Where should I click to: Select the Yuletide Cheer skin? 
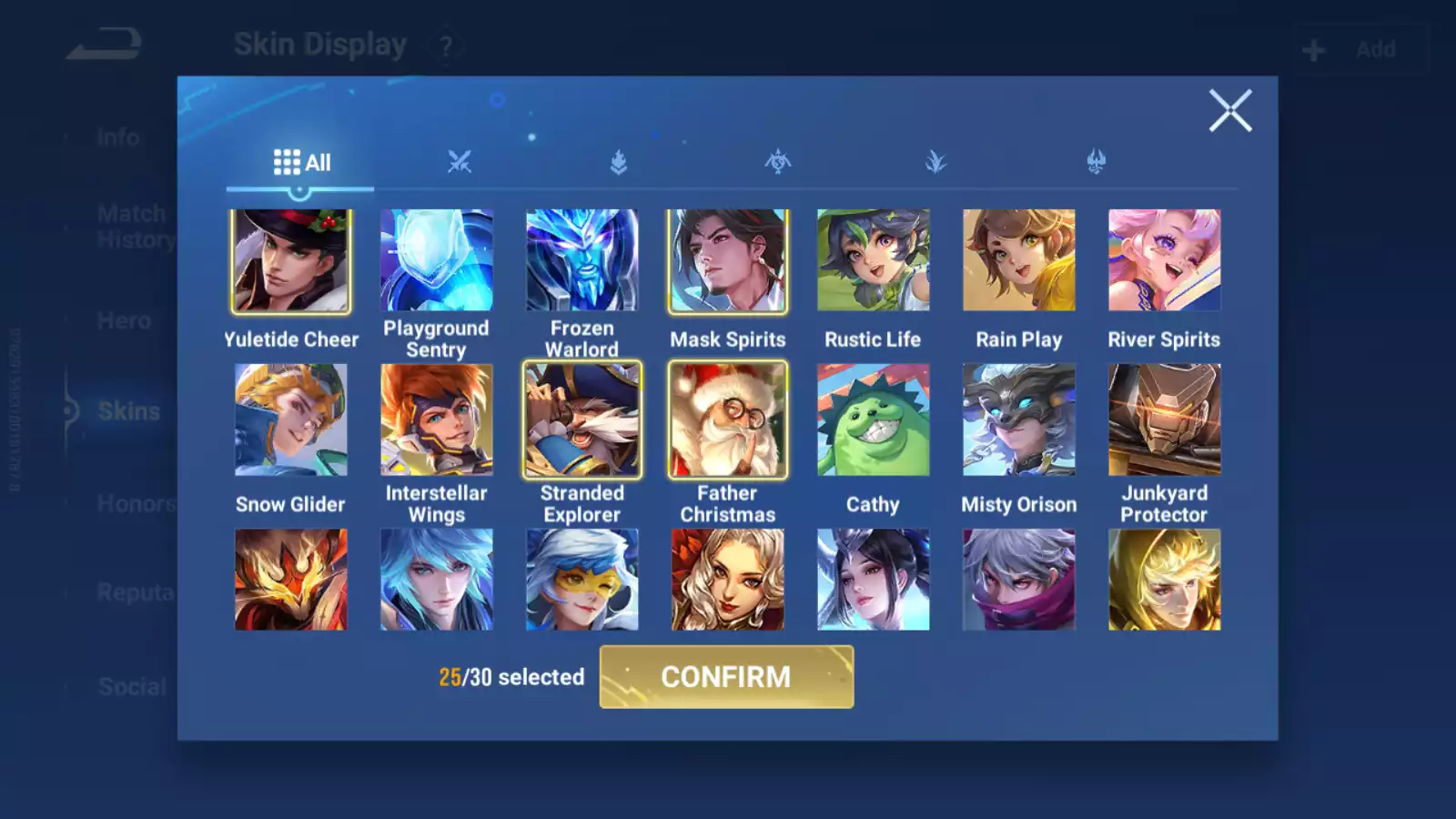point(291,261)
